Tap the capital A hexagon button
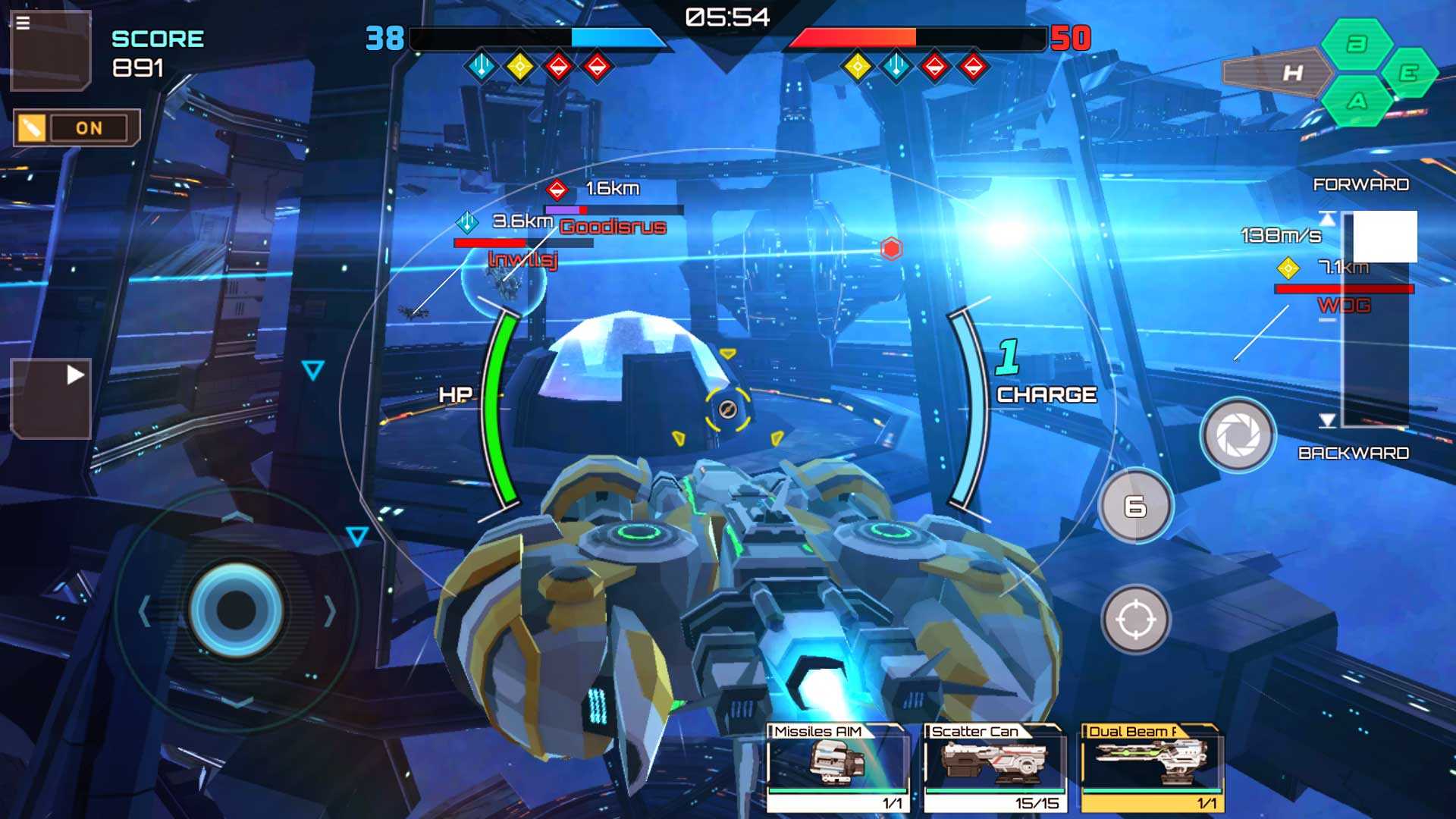The image size is (1456, 819). 1357,101
